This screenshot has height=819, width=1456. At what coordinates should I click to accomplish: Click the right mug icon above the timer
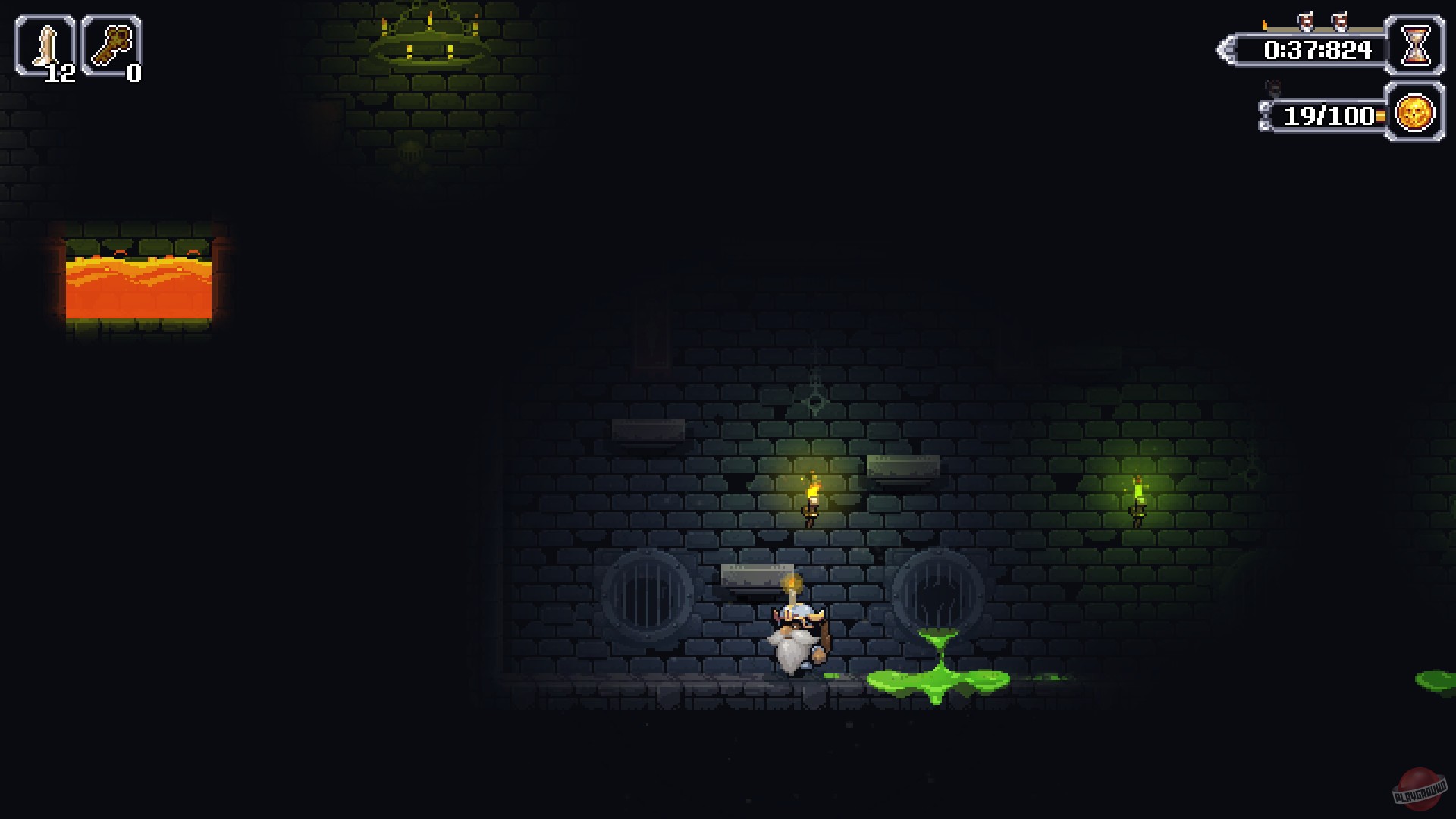[x=1341, y=20]
